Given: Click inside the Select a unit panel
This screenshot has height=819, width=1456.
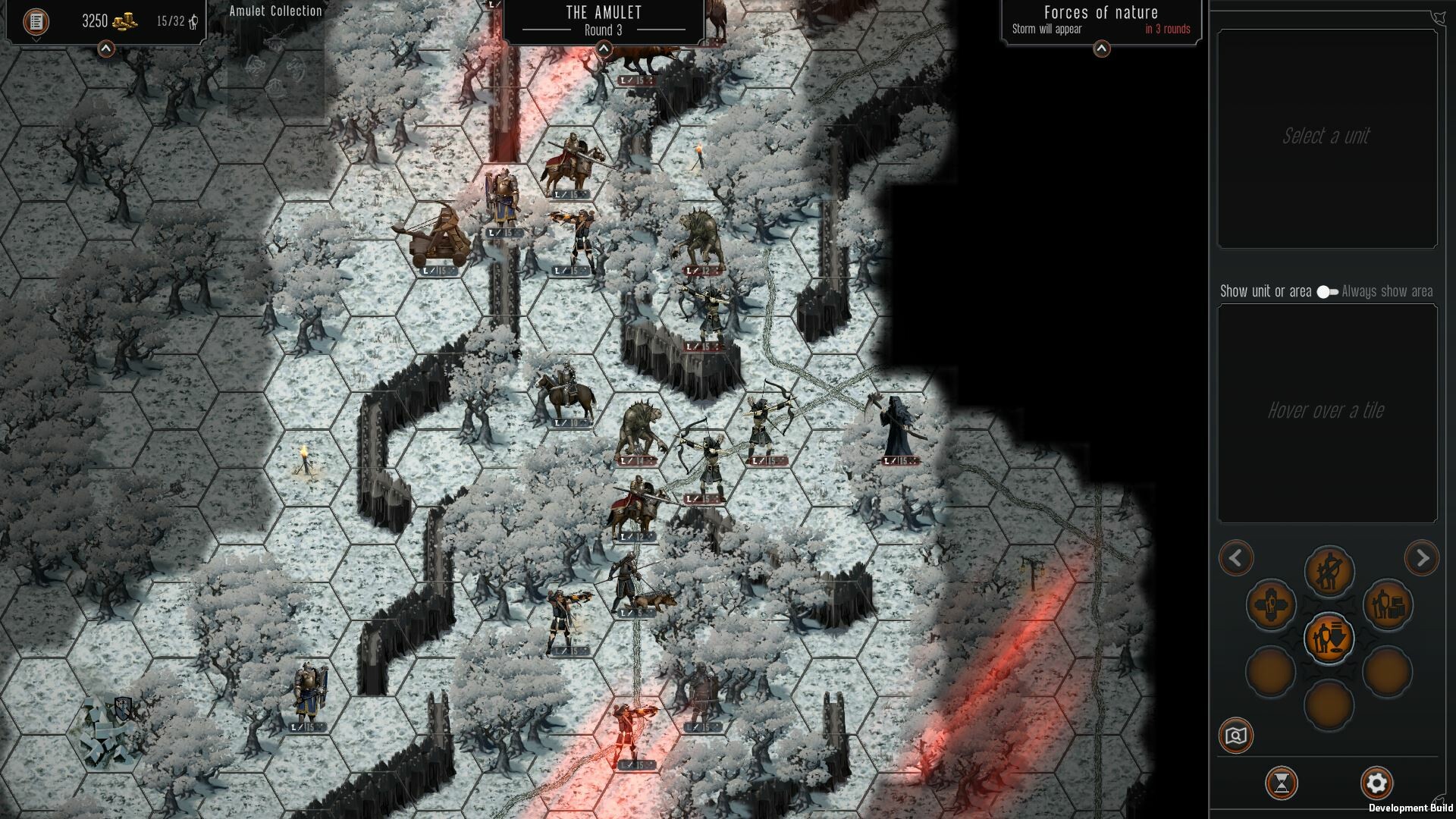Looking at the screenshot, I should pyautogui.click(x=1327, y=137).
